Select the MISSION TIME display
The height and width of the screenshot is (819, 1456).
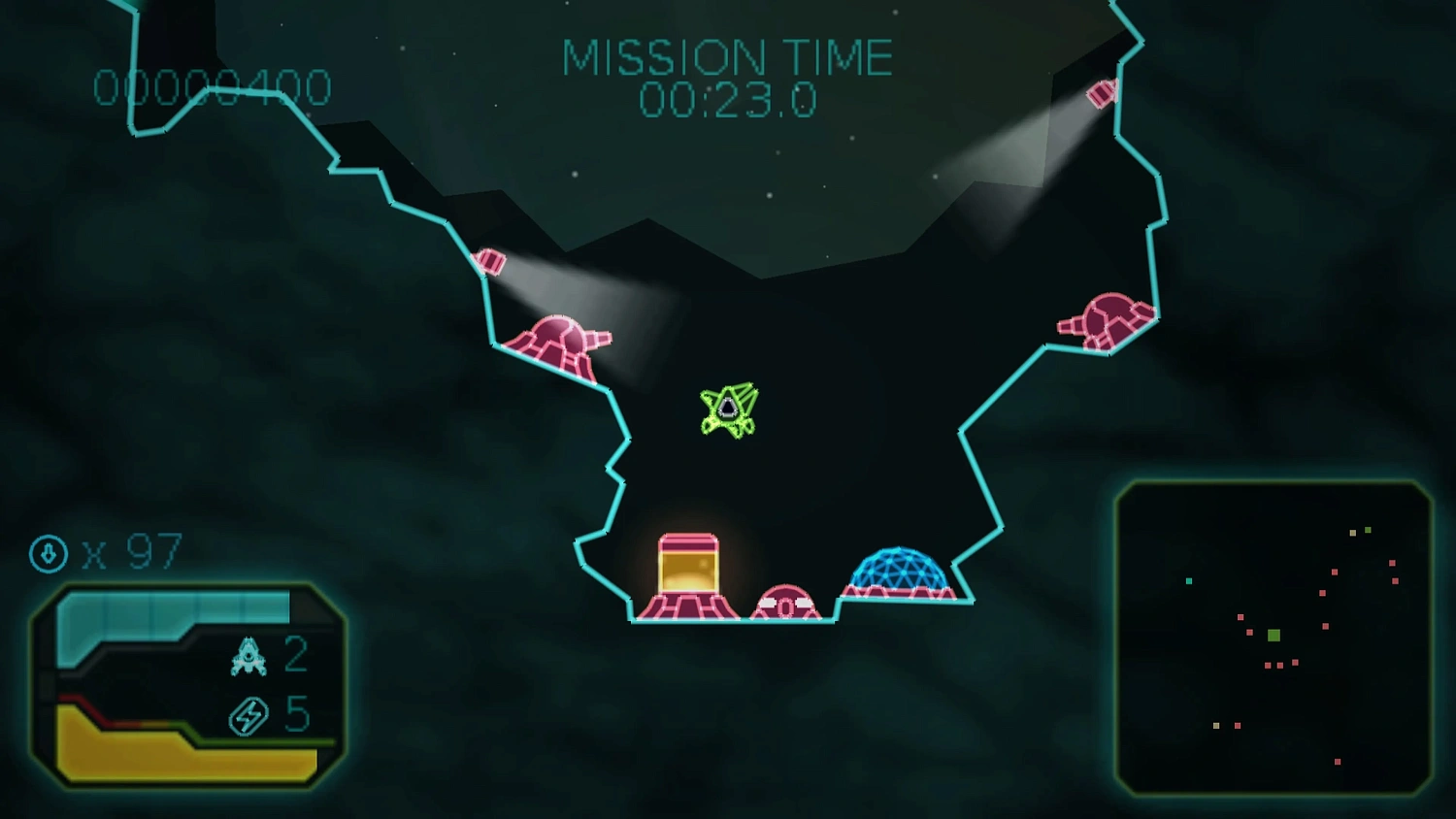pyautogui.click(x=728, y=73)
